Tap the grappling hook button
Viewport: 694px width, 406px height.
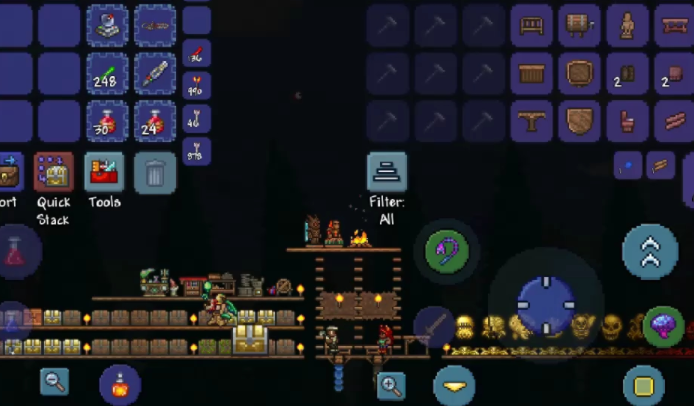[447, 251]
